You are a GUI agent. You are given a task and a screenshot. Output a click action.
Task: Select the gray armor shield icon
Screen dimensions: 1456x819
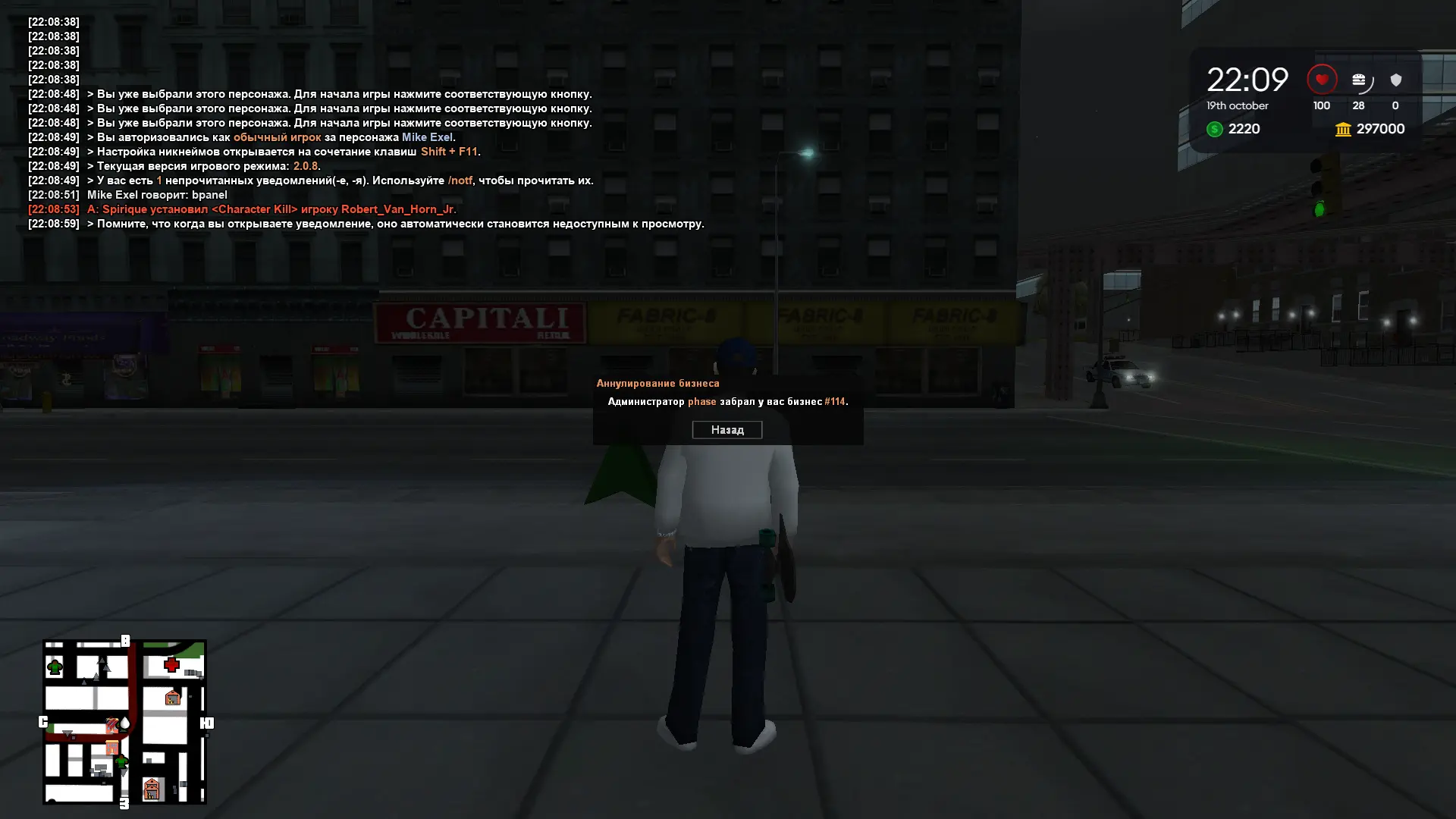pyautogui.click(x=1395, y=80)
